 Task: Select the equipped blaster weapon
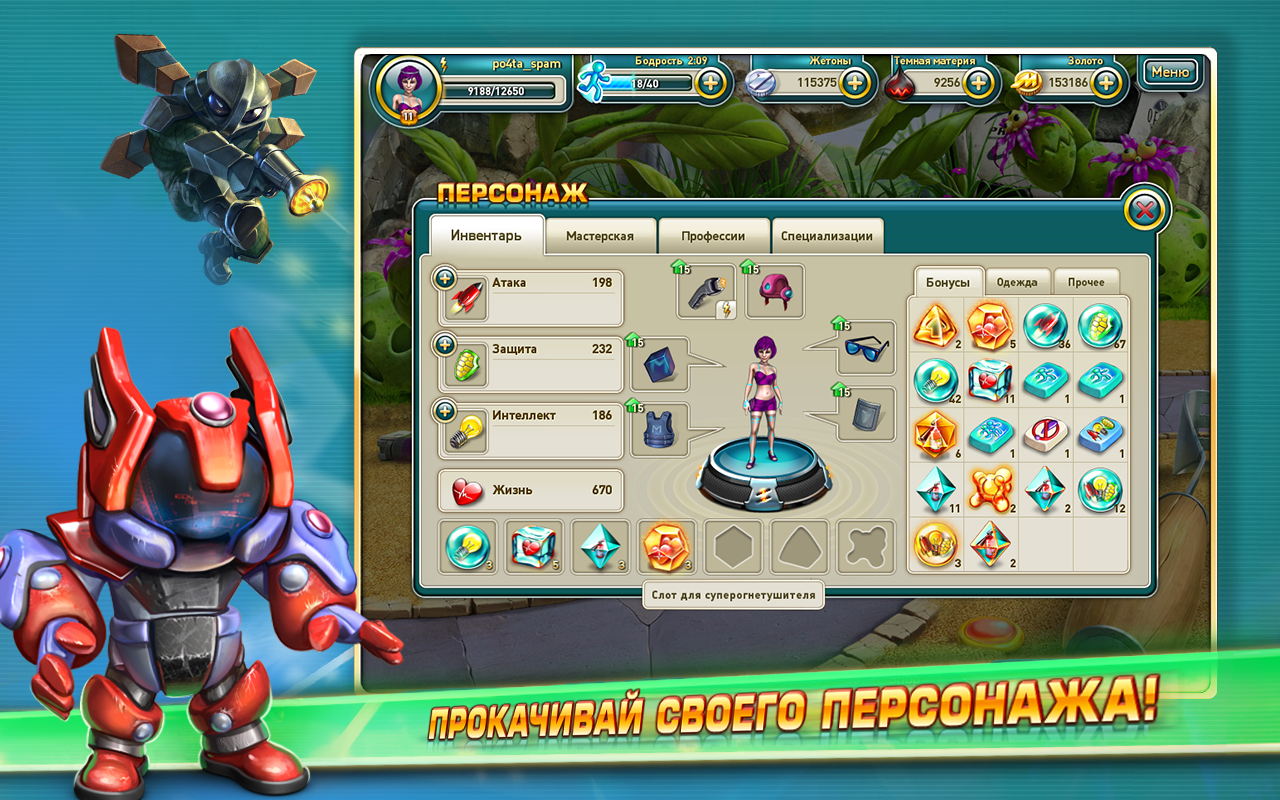(706, 292)
